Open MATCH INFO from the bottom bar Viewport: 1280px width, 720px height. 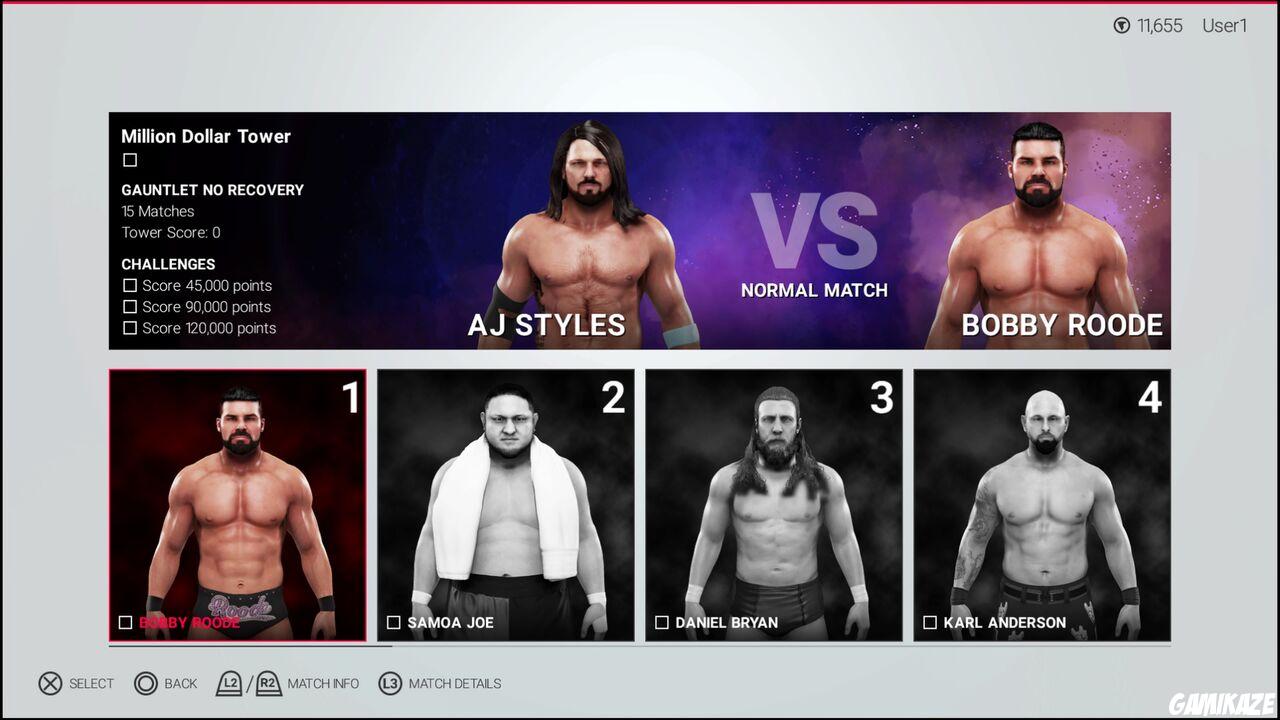pos(323,684)
